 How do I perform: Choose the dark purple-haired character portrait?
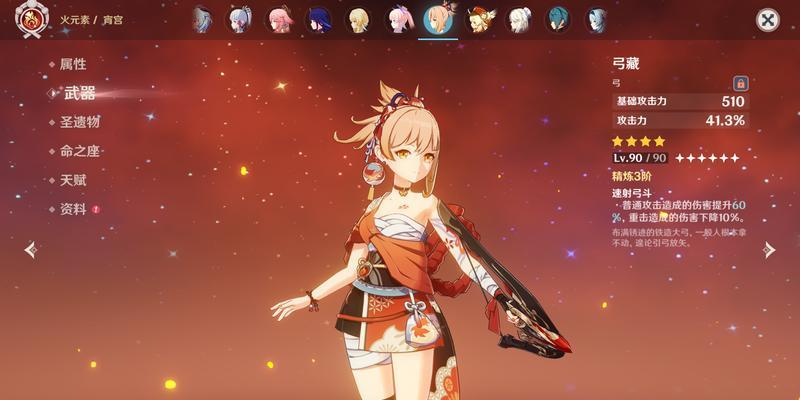coord(319,20)
